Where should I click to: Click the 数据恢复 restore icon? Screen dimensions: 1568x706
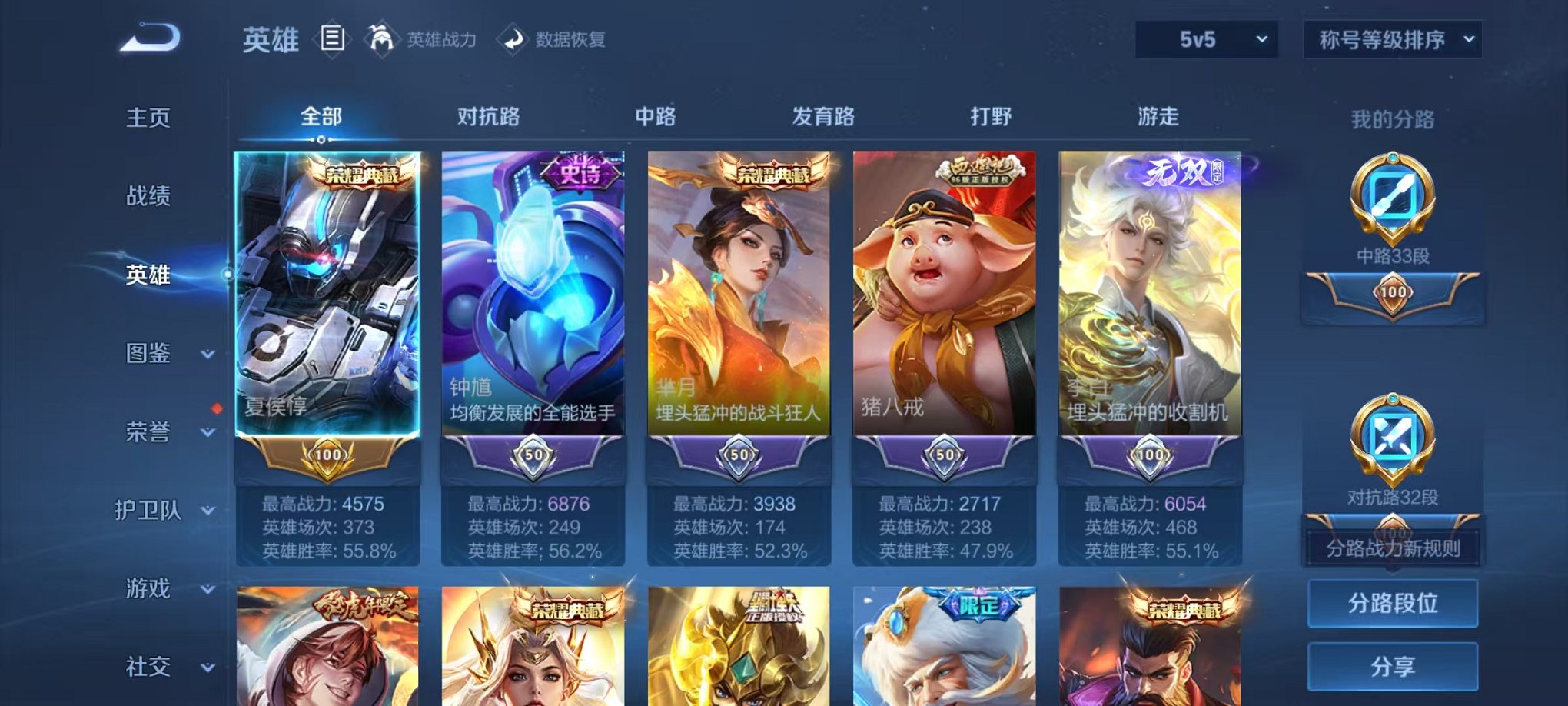513,40
